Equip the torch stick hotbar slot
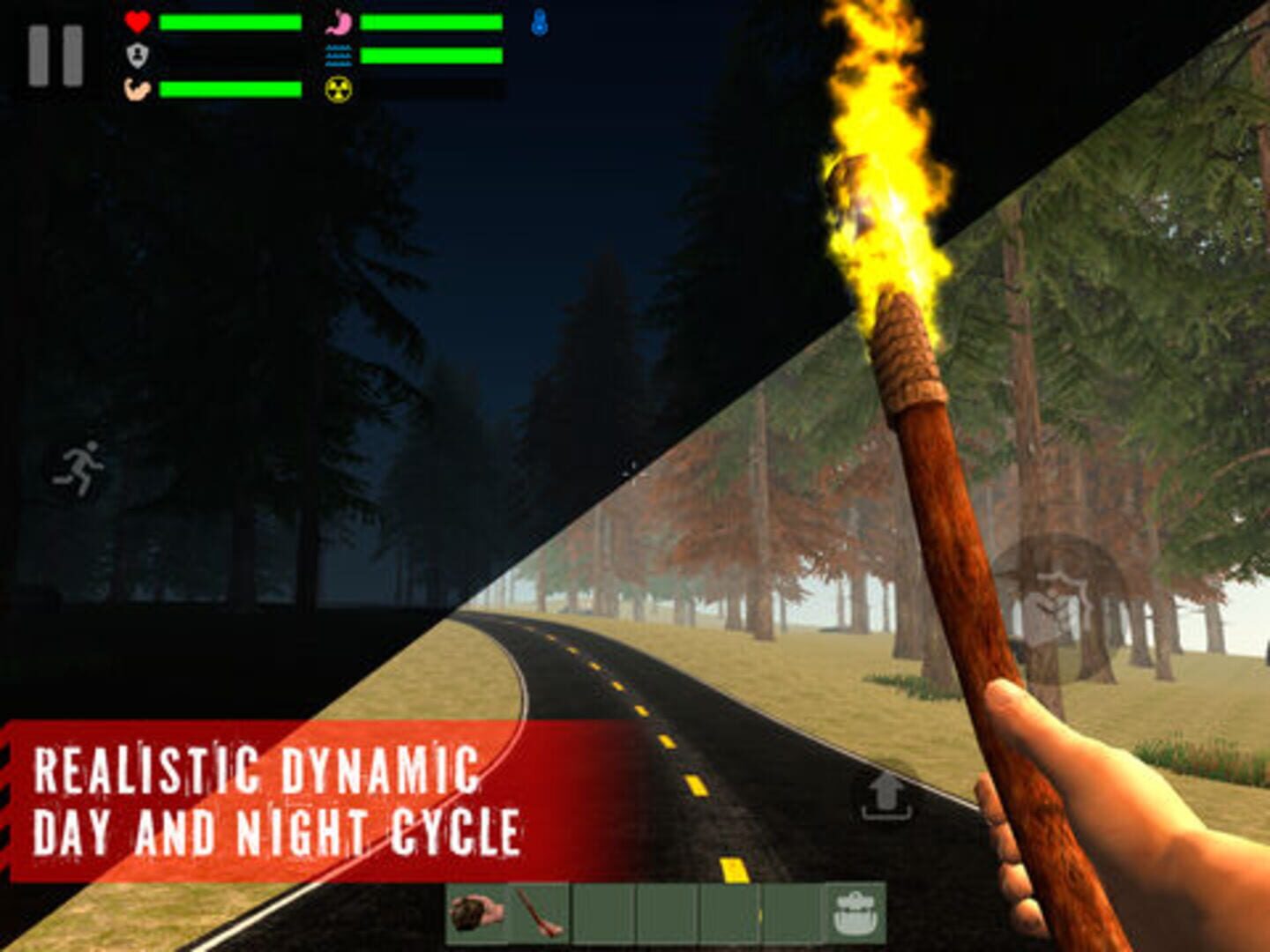Viewport: 1270px width, 952px height. click(x=540, y=914)
